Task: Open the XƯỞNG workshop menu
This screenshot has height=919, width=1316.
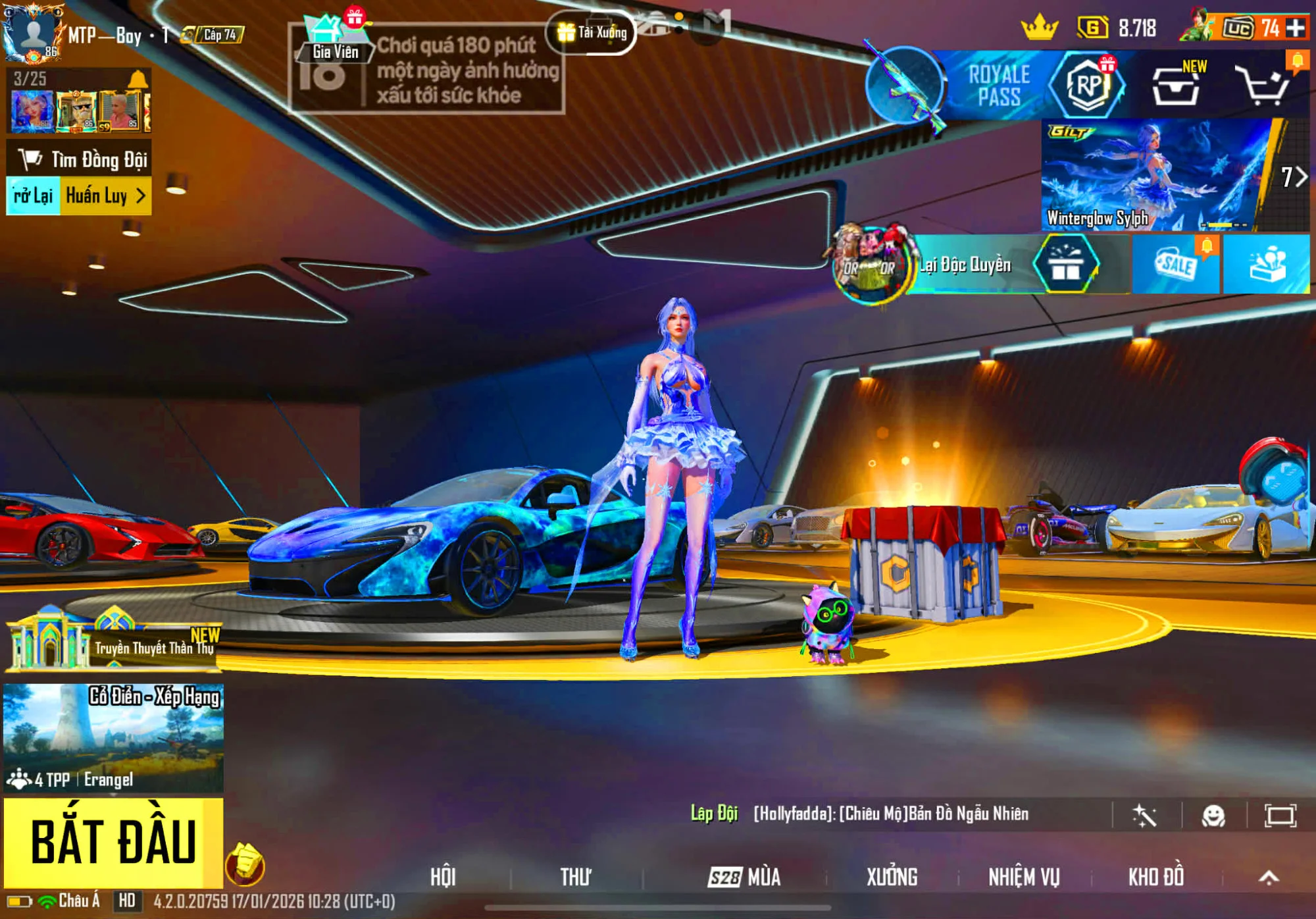Action: click(892, 877)
